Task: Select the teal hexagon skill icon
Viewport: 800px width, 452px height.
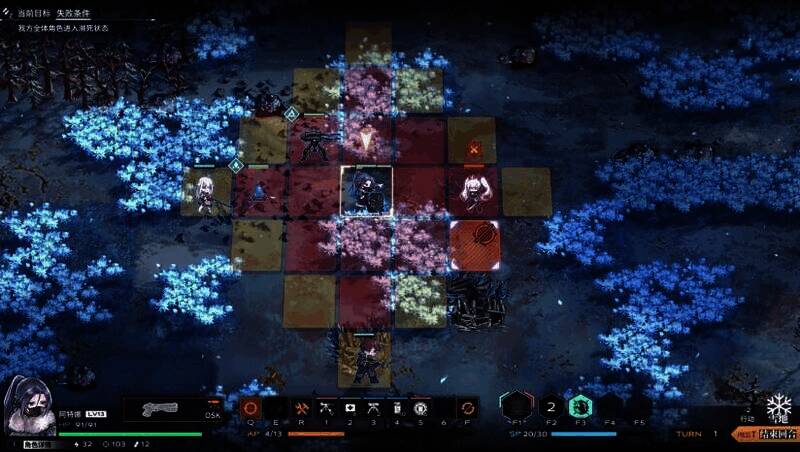Action: tap(582, 406)
